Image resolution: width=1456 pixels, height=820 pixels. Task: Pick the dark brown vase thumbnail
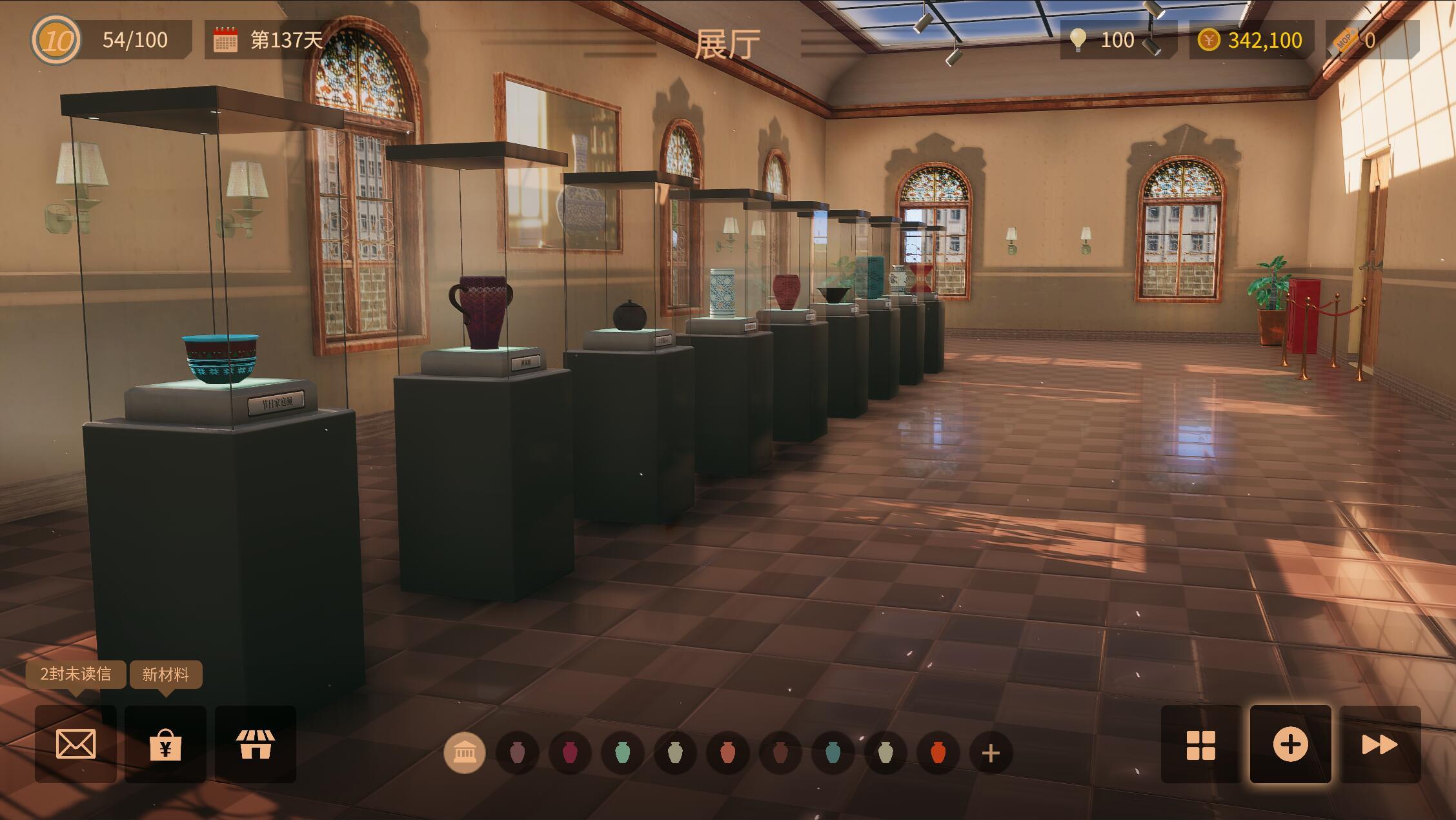coord(780,752)
